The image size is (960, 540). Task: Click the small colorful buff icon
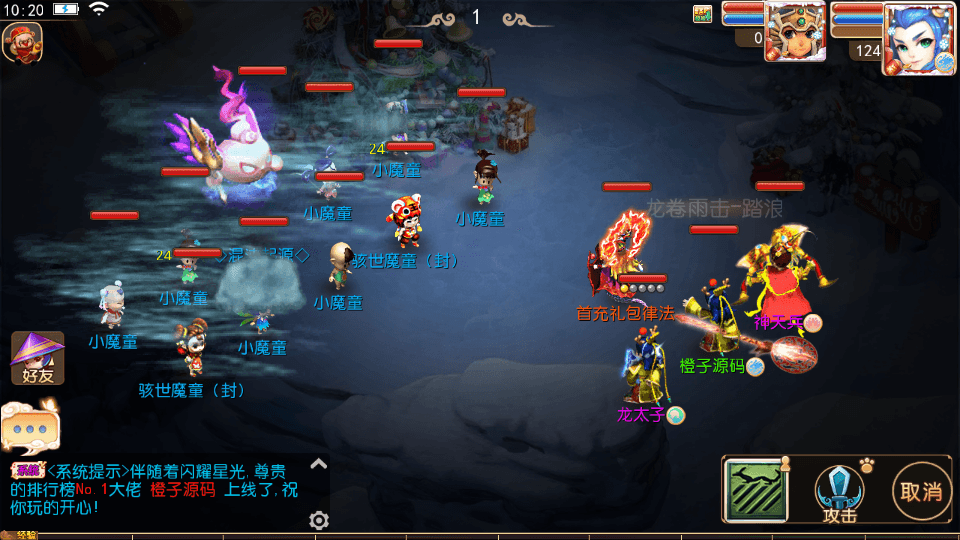[703, 13]
